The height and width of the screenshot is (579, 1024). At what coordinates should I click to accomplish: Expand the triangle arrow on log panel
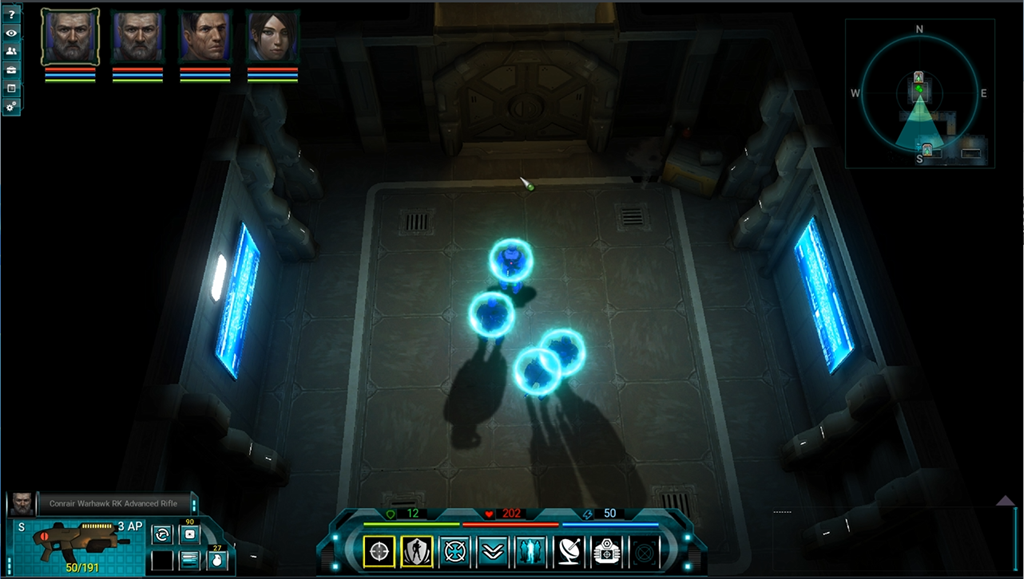(x=1006, y=500)
